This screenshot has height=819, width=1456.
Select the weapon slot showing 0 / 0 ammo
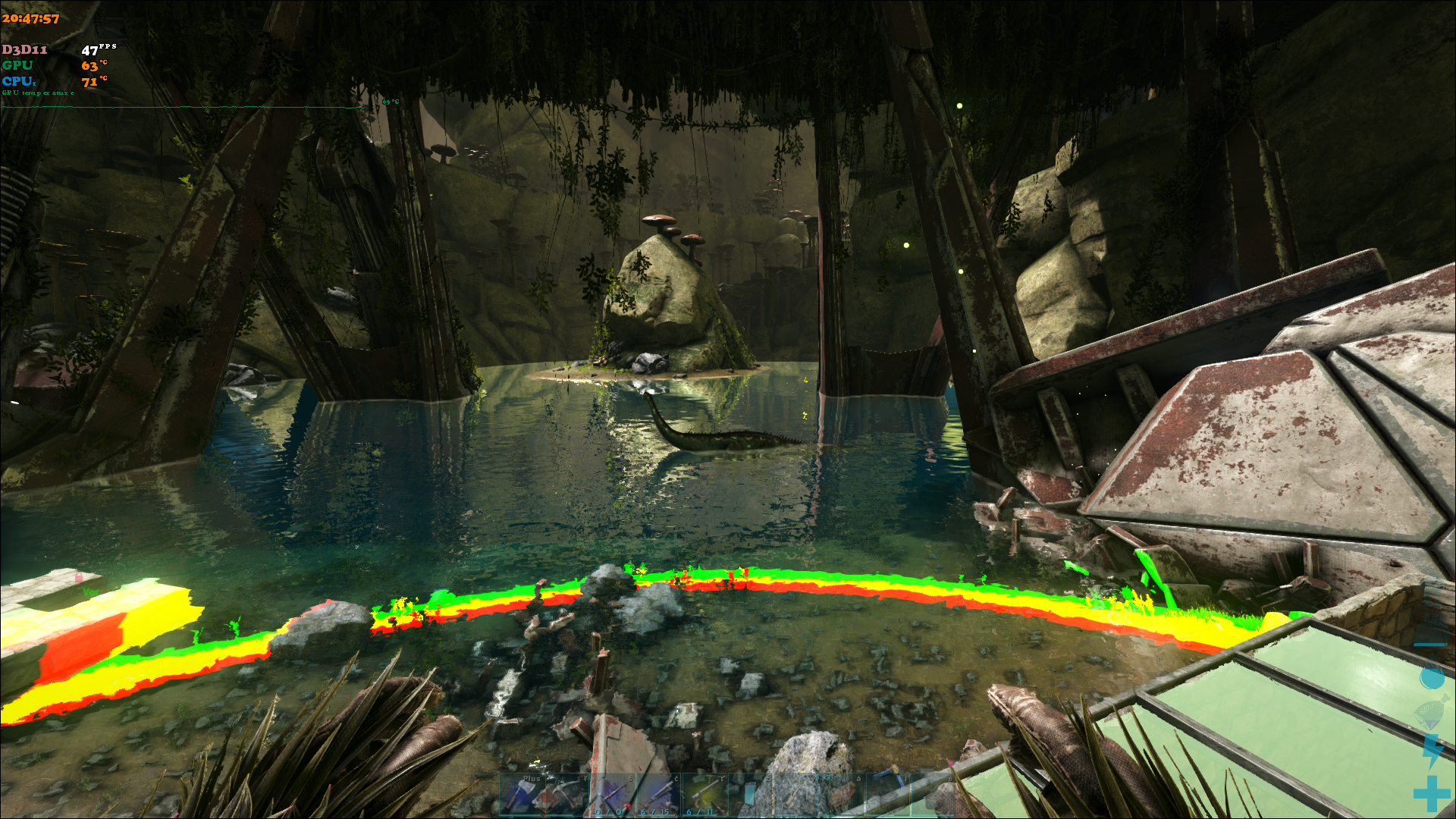coord(613,795)
